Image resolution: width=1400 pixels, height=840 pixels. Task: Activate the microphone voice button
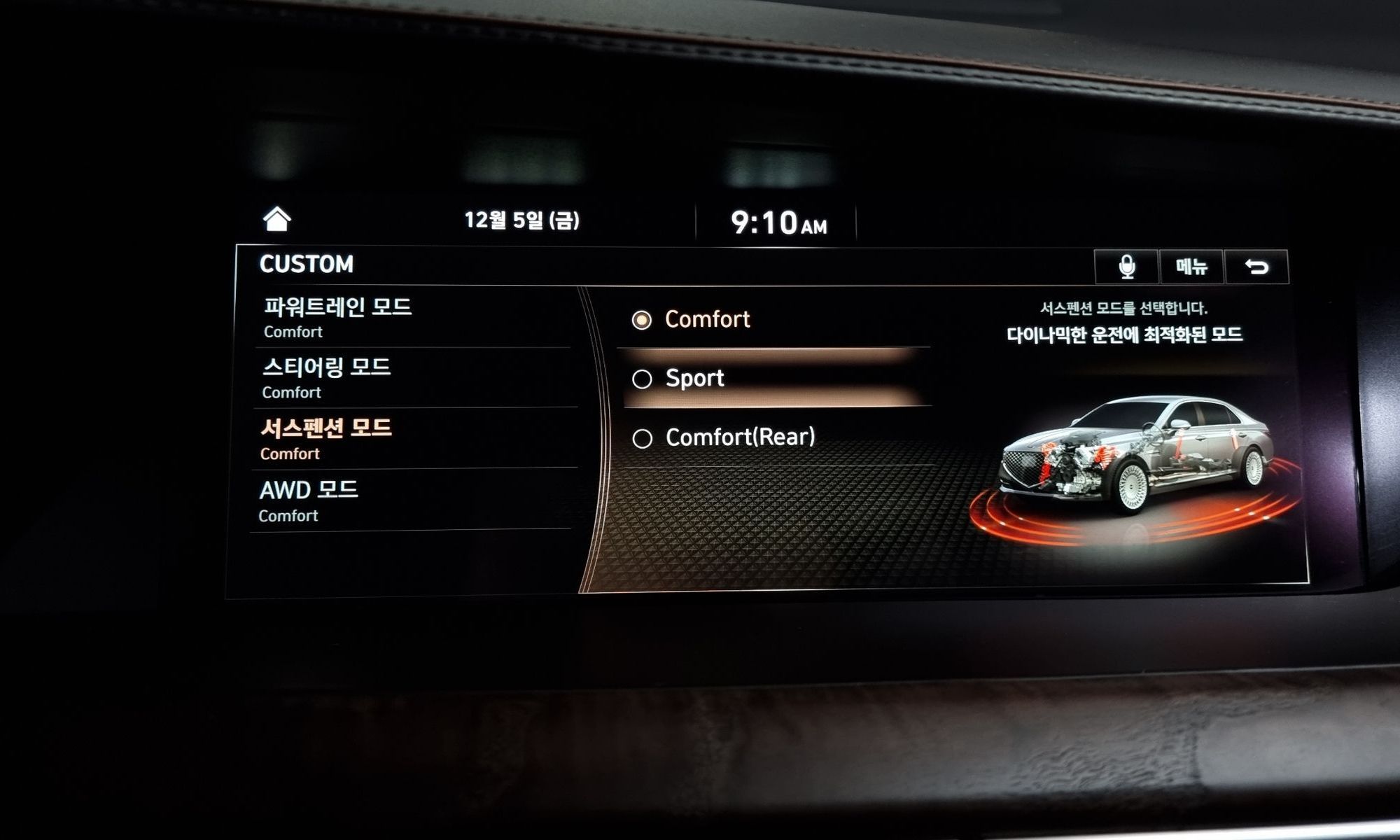click(x=1126, y=267)
